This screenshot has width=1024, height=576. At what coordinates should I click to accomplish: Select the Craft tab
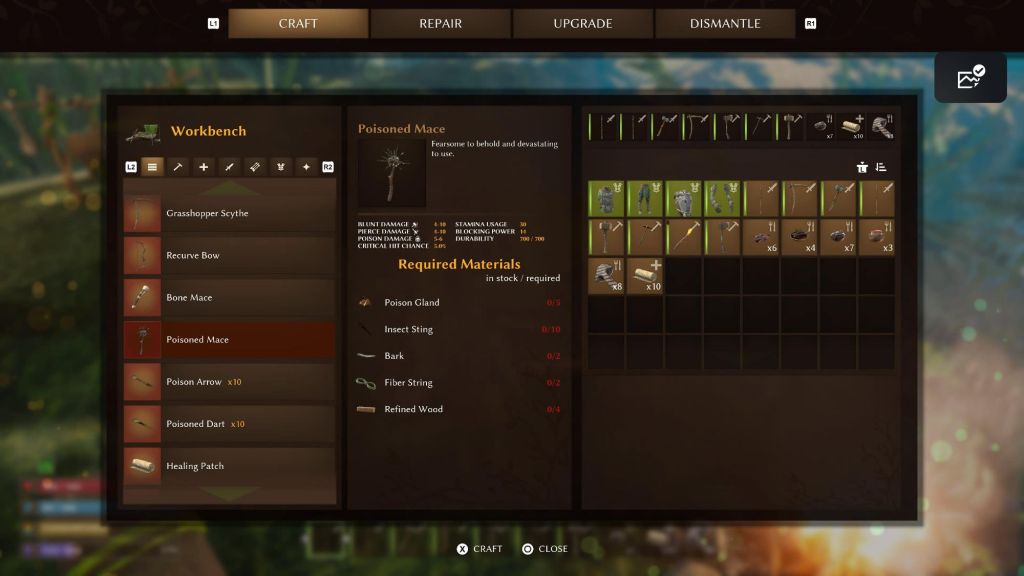click(298, 23)
